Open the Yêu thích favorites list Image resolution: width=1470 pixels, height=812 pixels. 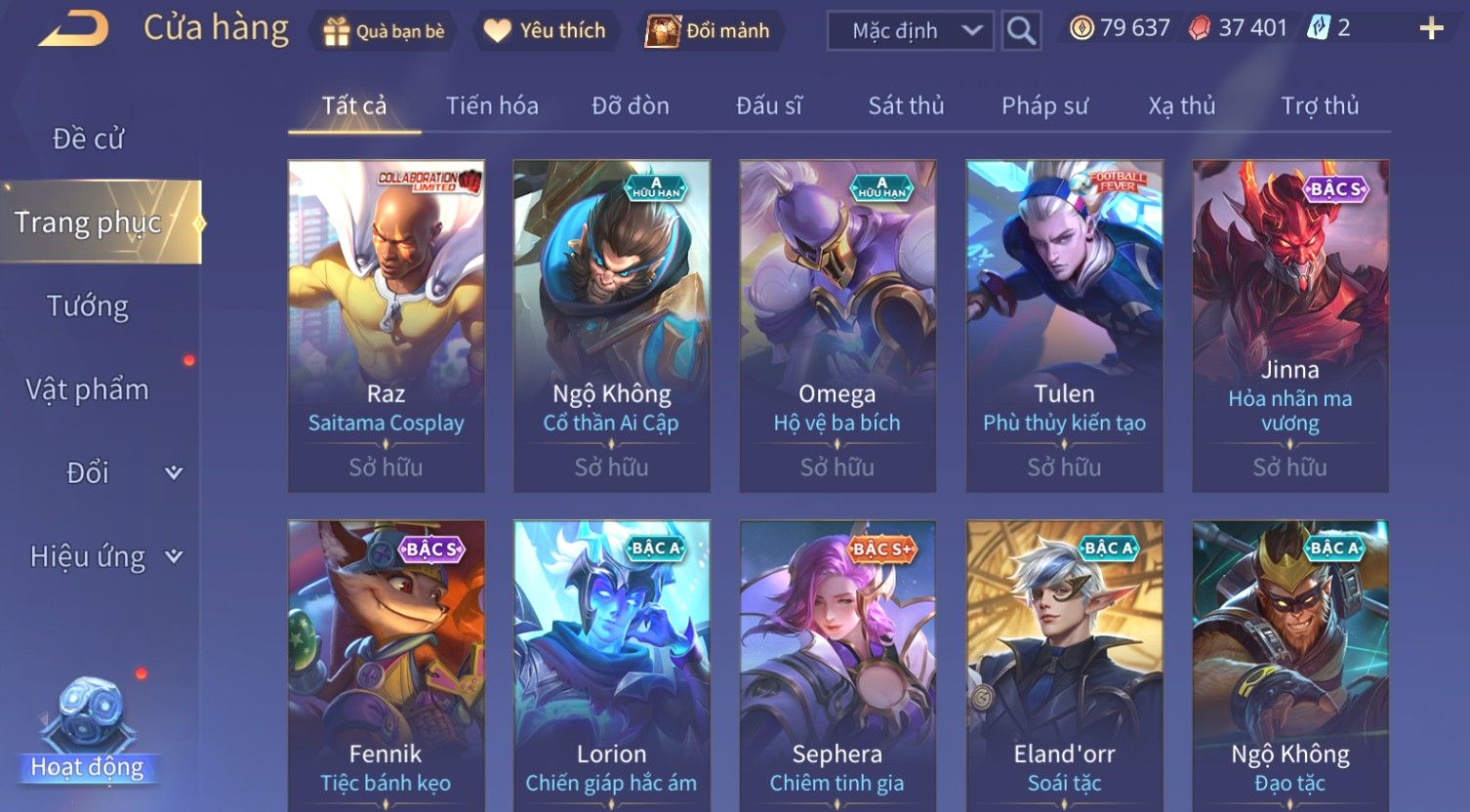pyautogui.click(x=547, y=31)
